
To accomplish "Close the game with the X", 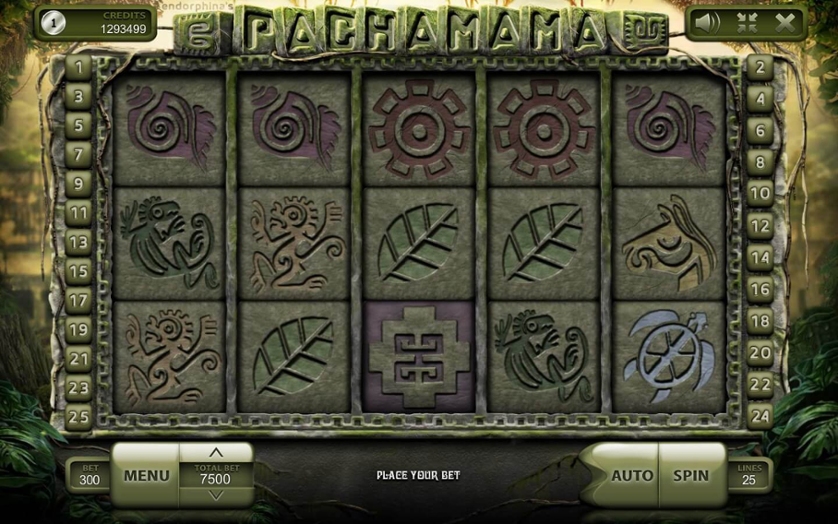I will tap(785, 22).
